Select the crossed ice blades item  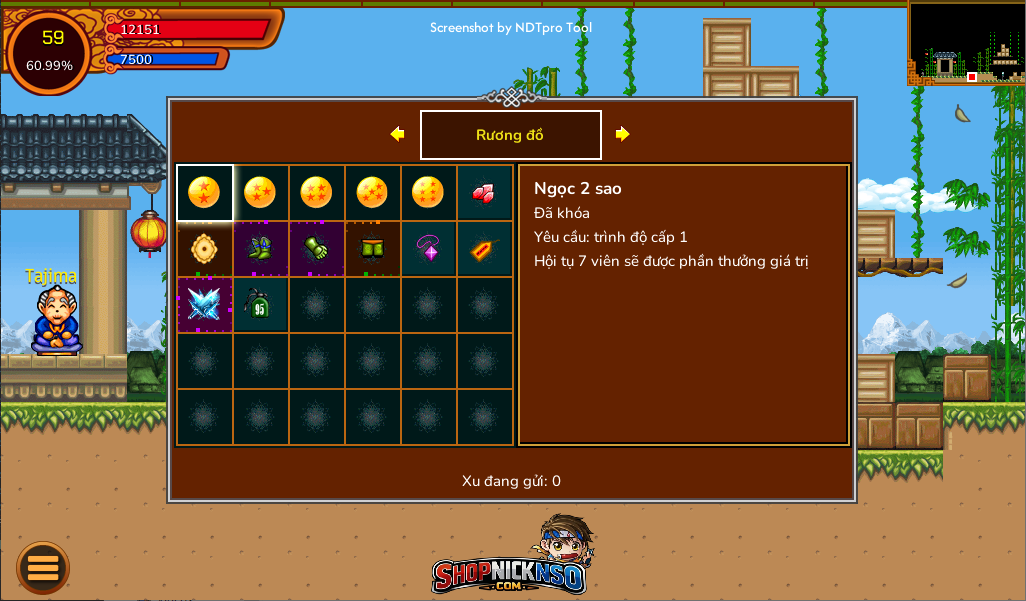tap(205, 305)
